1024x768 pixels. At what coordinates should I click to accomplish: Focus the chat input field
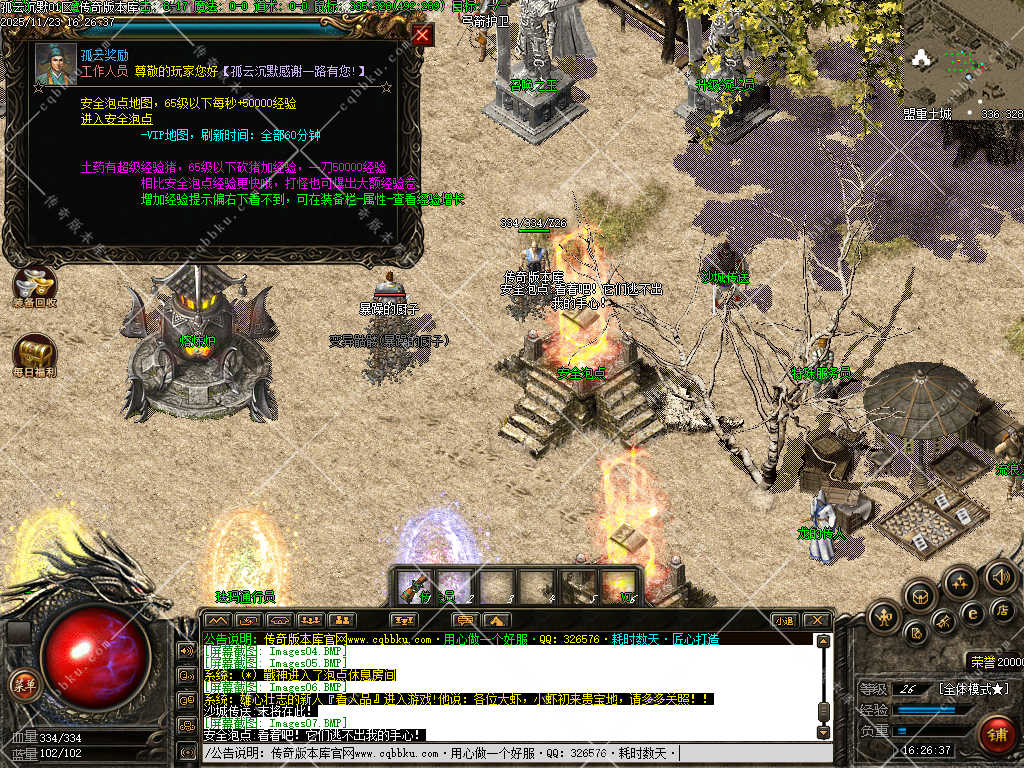tap(510, 752)
